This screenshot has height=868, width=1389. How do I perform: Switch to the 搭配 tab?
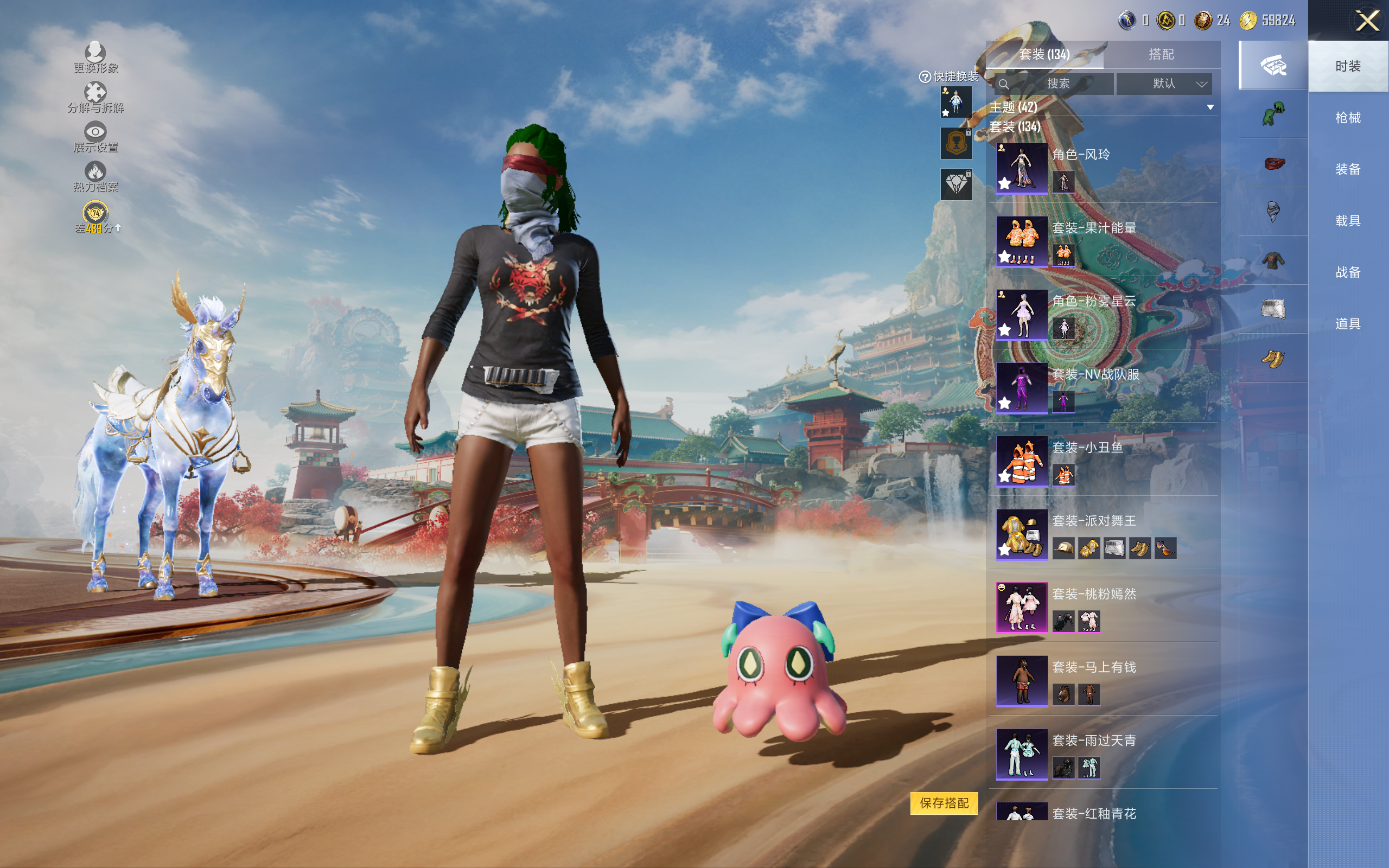coord(1161,55)
